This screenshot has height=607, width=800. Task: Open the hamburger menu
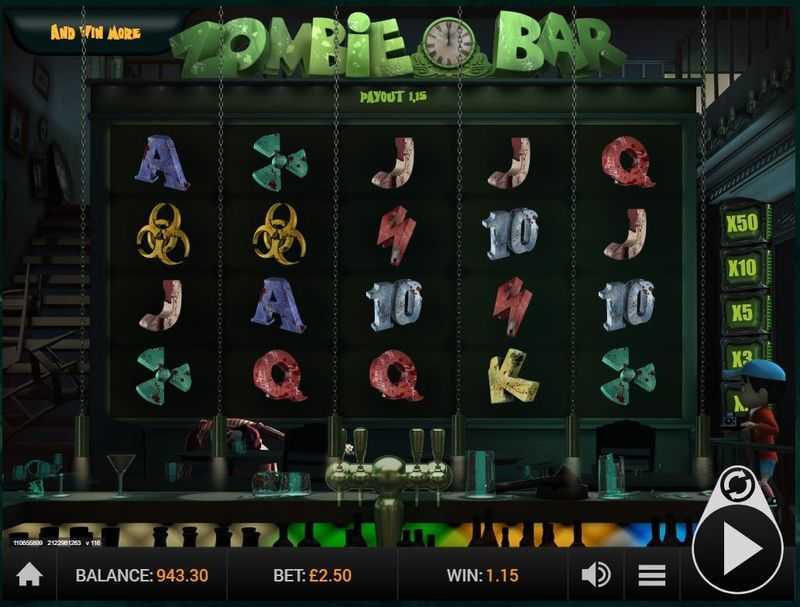tap(652, 575)
